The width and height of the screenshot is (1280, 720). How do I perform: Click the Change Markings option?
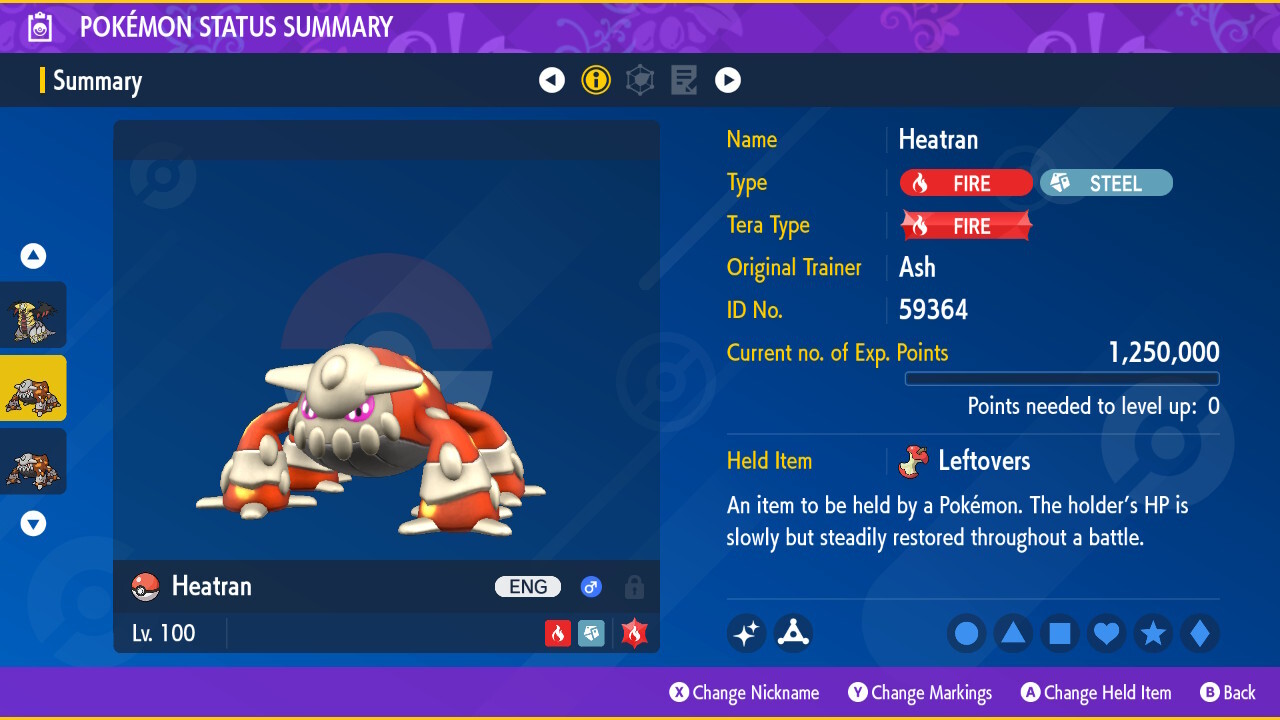pyautogui.click(x=920, y=693)
